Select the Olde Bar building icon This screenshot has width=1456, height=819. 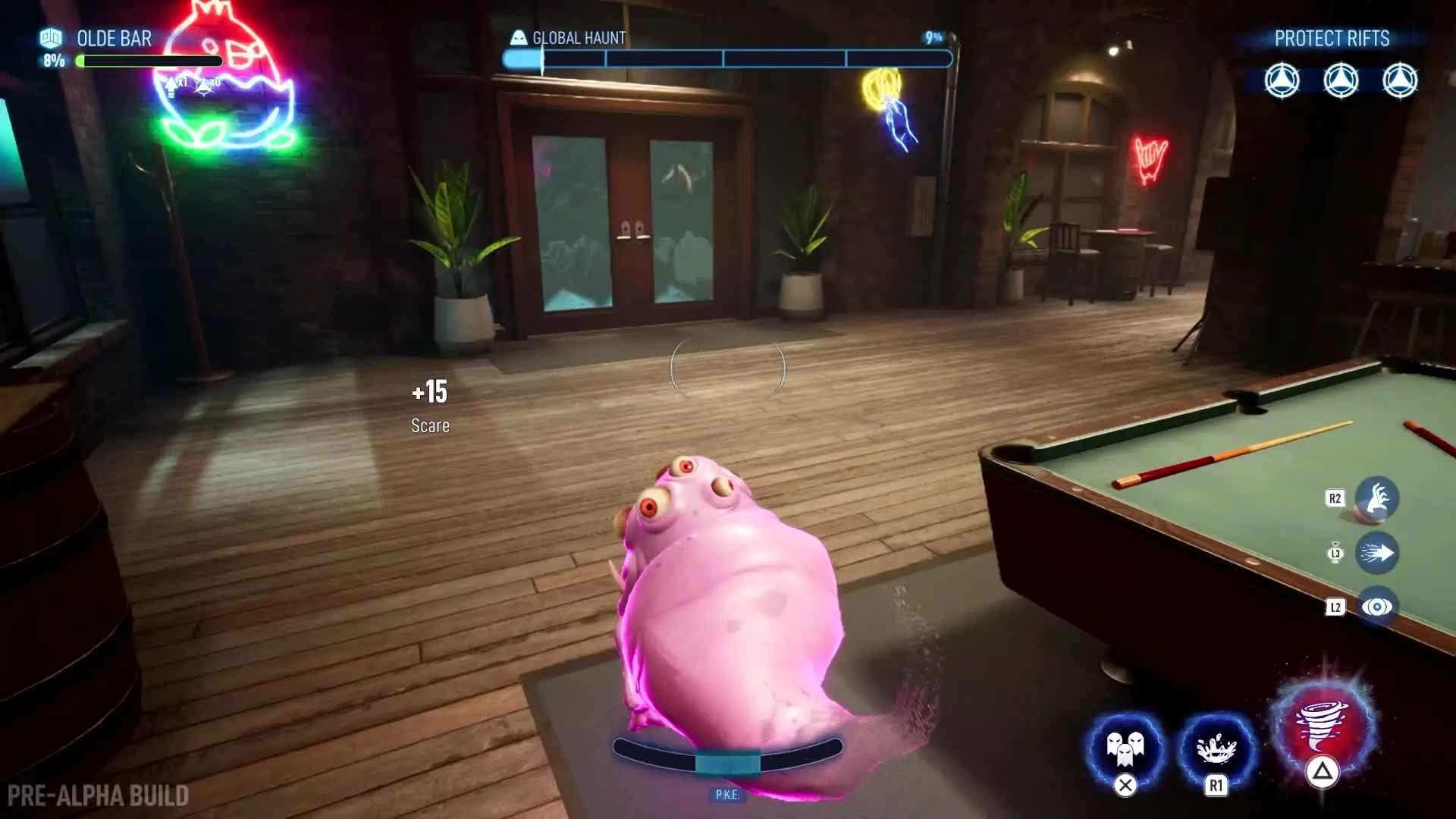point(51,37)
